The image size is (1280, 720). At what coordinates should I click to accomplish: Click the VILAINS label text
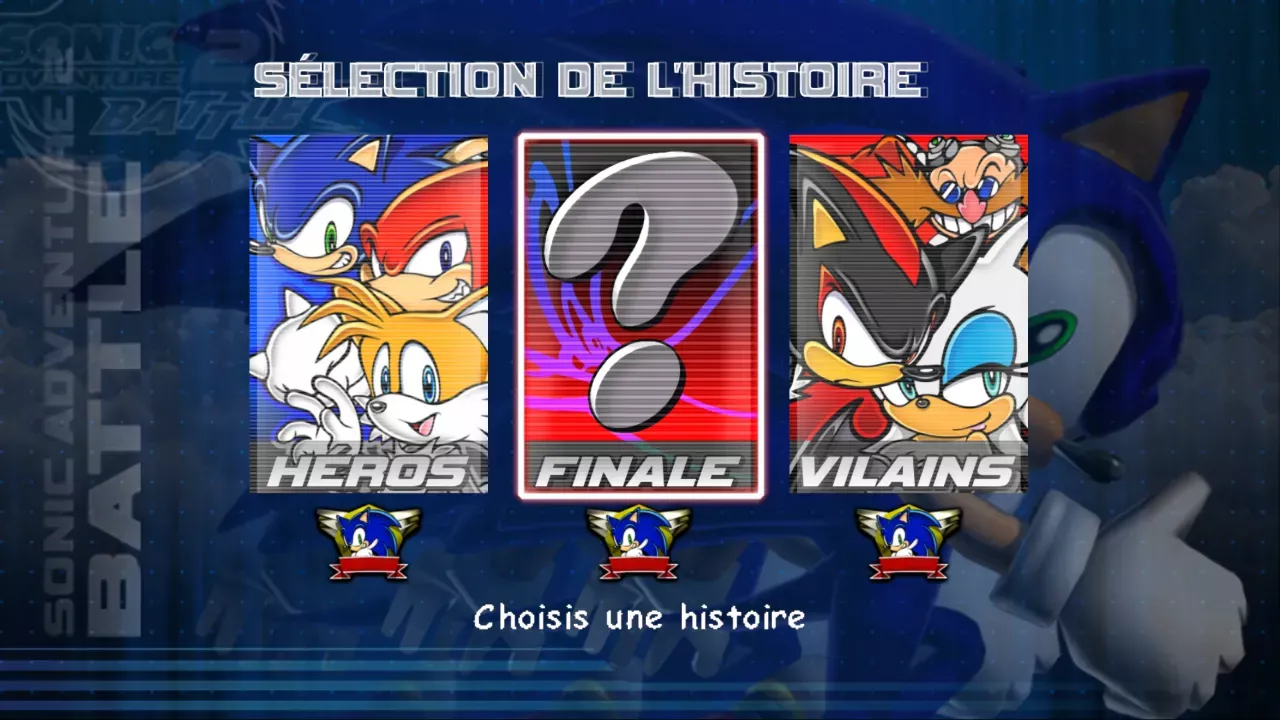pos(905,472)
